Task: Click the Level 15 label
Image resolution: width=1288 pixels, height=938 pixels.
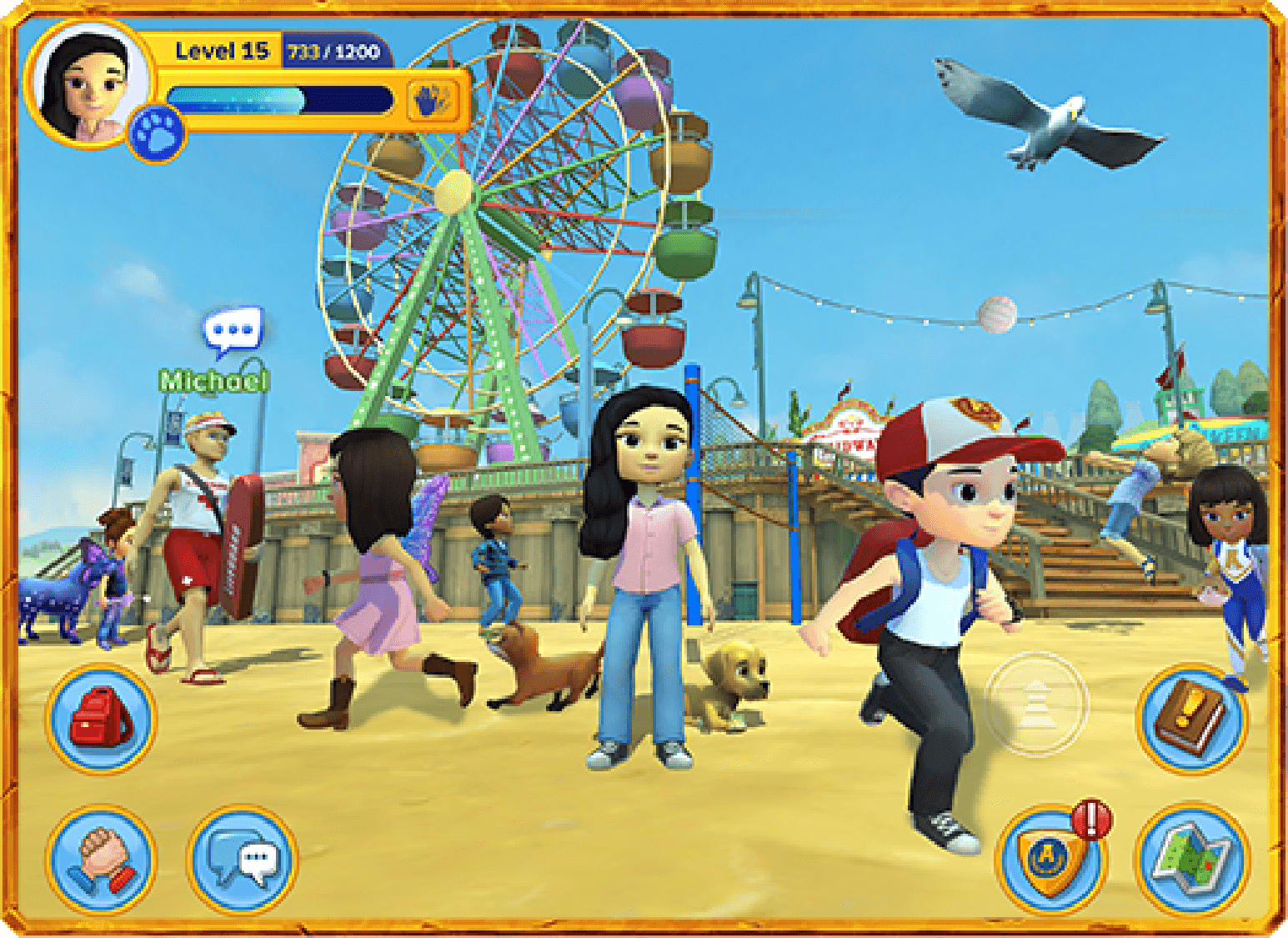Action: coord(221,50)
